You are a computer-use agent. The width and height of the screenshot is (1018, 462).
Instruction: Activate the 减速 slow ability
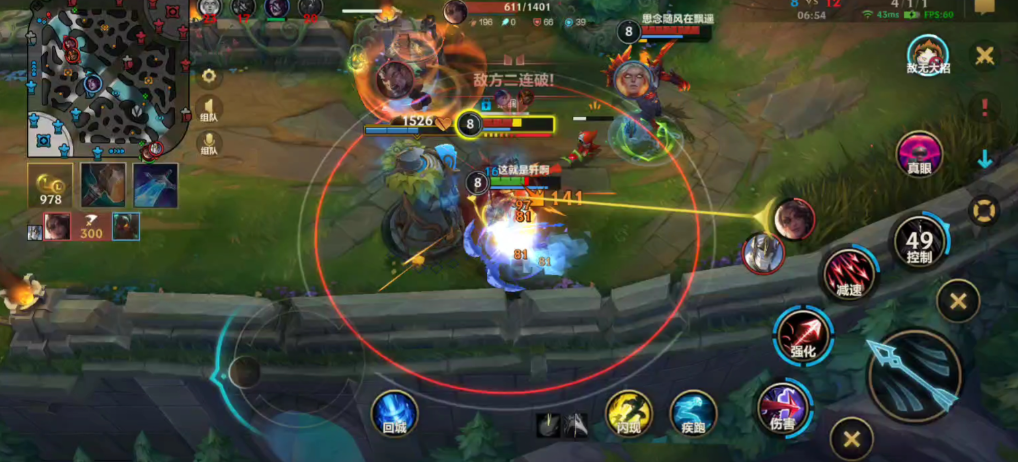pyautogui.click(x=848, y=273)
